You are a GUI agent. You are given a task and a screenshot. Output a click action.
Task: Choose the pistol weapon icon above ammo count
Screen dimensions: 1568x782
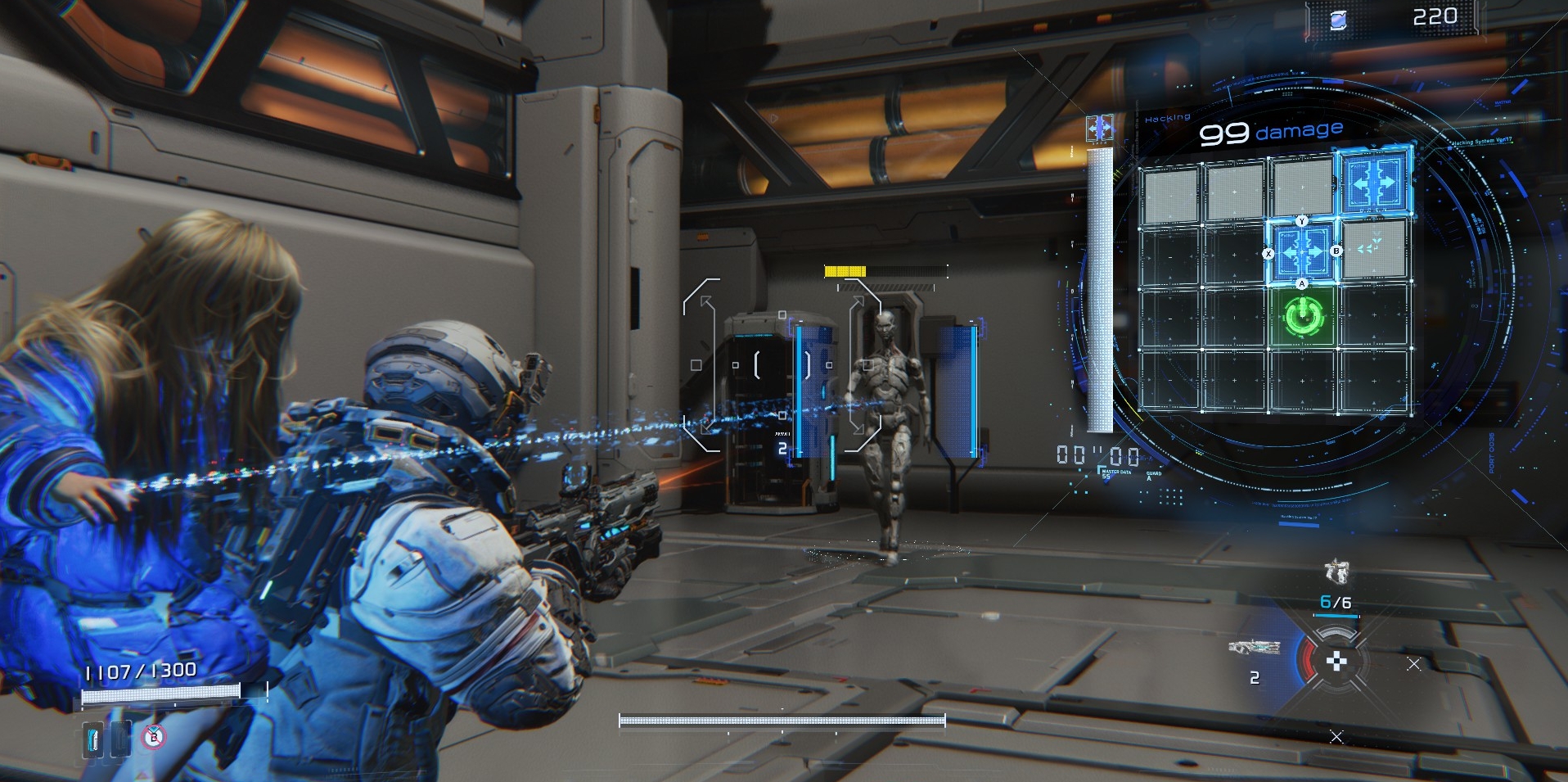1336,571
